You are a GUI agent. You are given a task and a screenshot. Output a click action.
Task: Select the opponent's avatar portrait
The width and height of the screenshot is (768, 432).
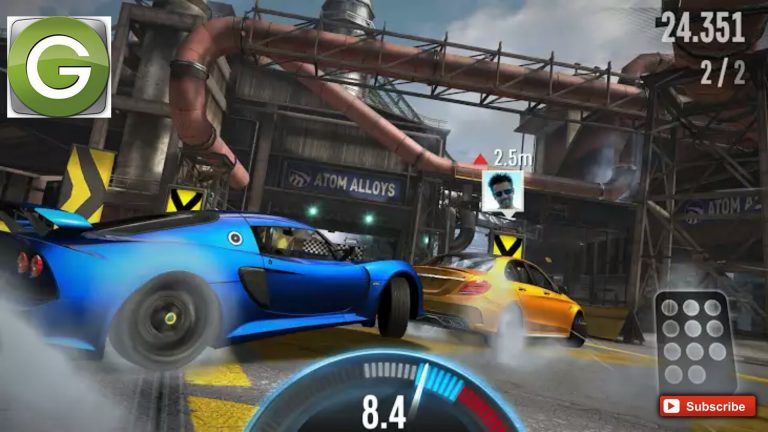pyautogui.click(x=502, y=190)
